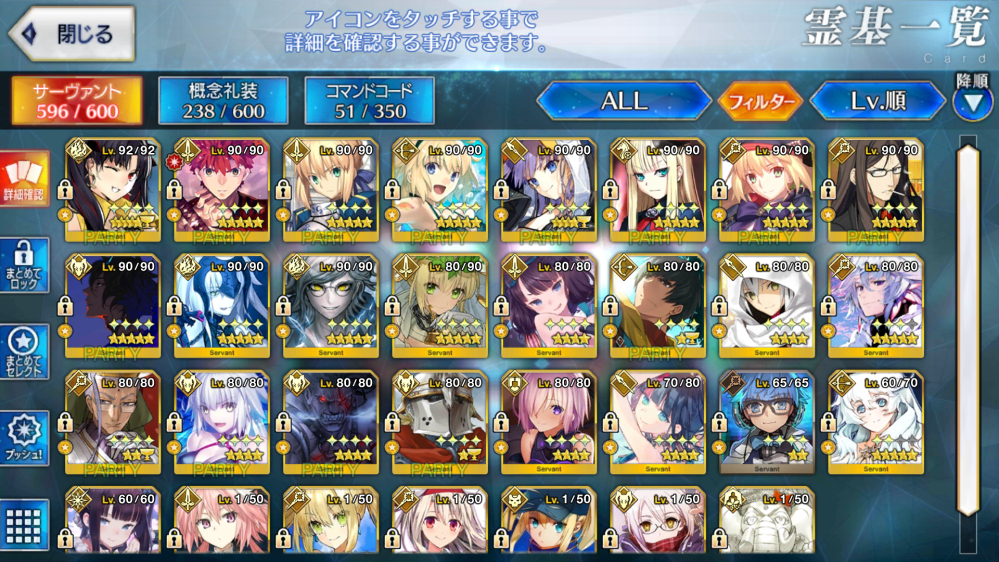Select the Lv. 92/92 servant card

coord(112,190)
